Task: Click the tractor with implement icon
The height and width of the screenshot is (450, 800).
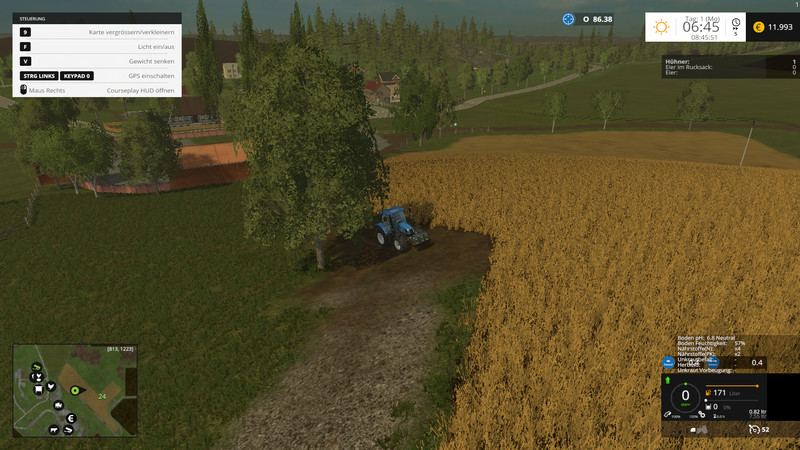Action: click(x=699, y=430)
